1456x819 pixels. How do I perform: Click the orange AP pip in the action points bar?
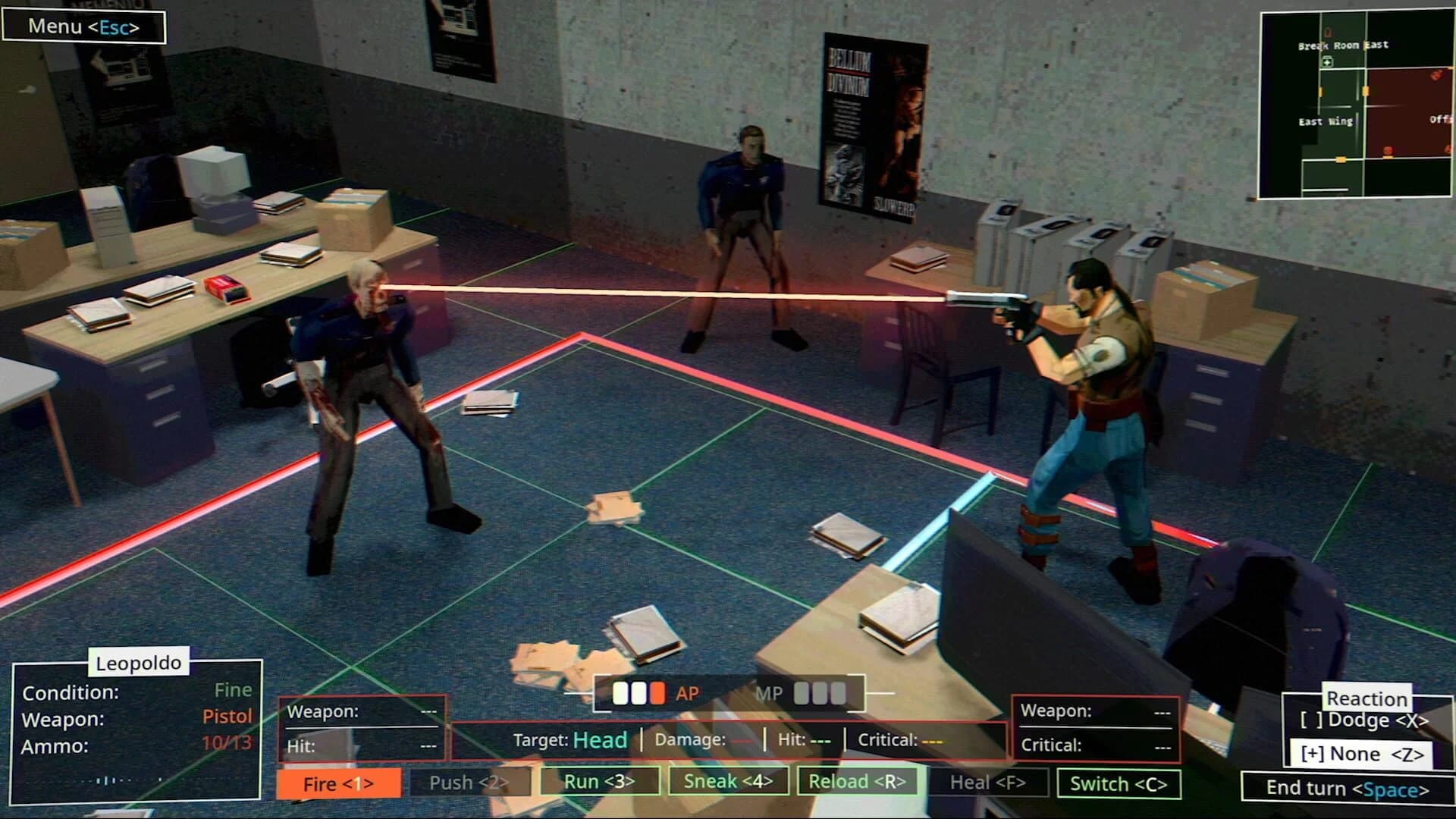pos(656,692)
